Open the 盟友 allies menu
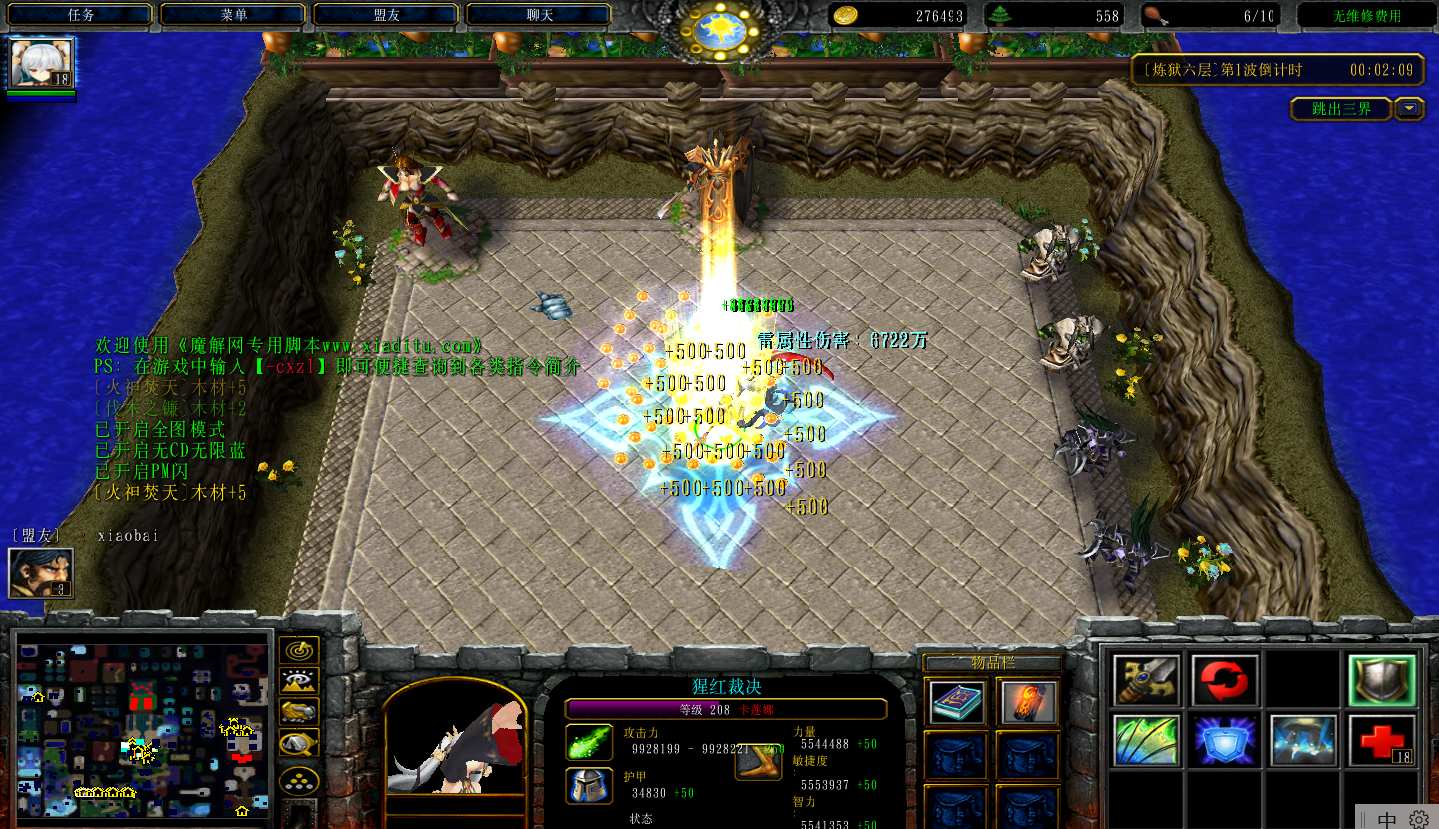This screenshot has height=829, width=1439. click(x=386, y=15)
